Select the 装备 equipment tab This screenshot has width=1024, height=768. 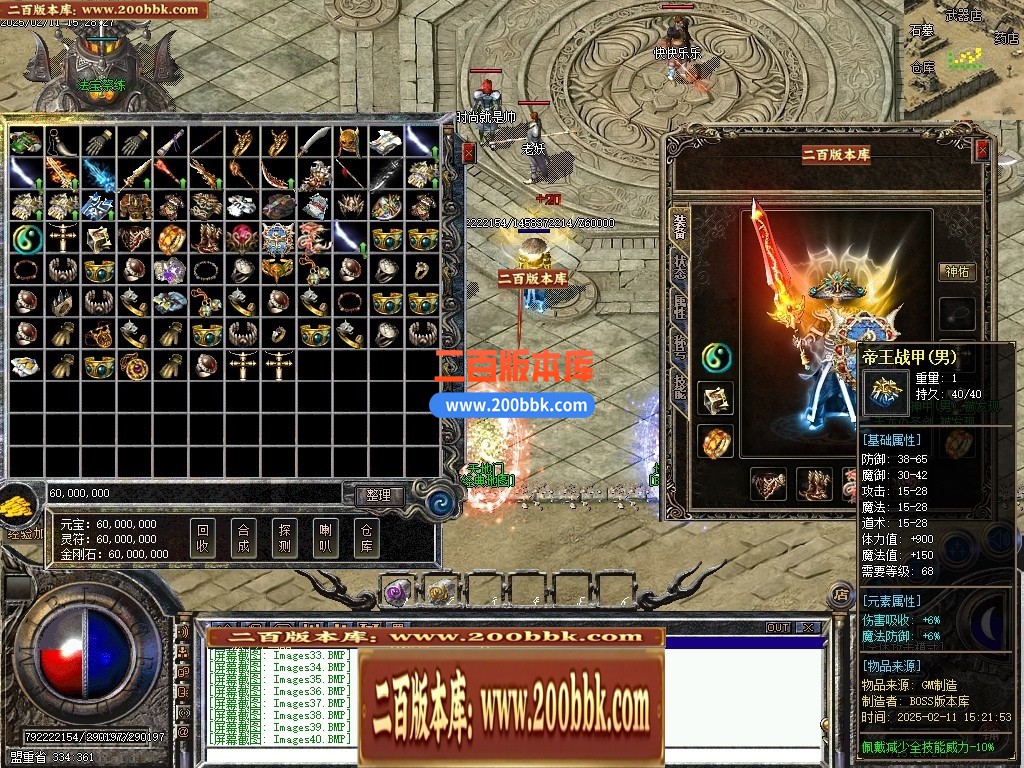point(680,227)
